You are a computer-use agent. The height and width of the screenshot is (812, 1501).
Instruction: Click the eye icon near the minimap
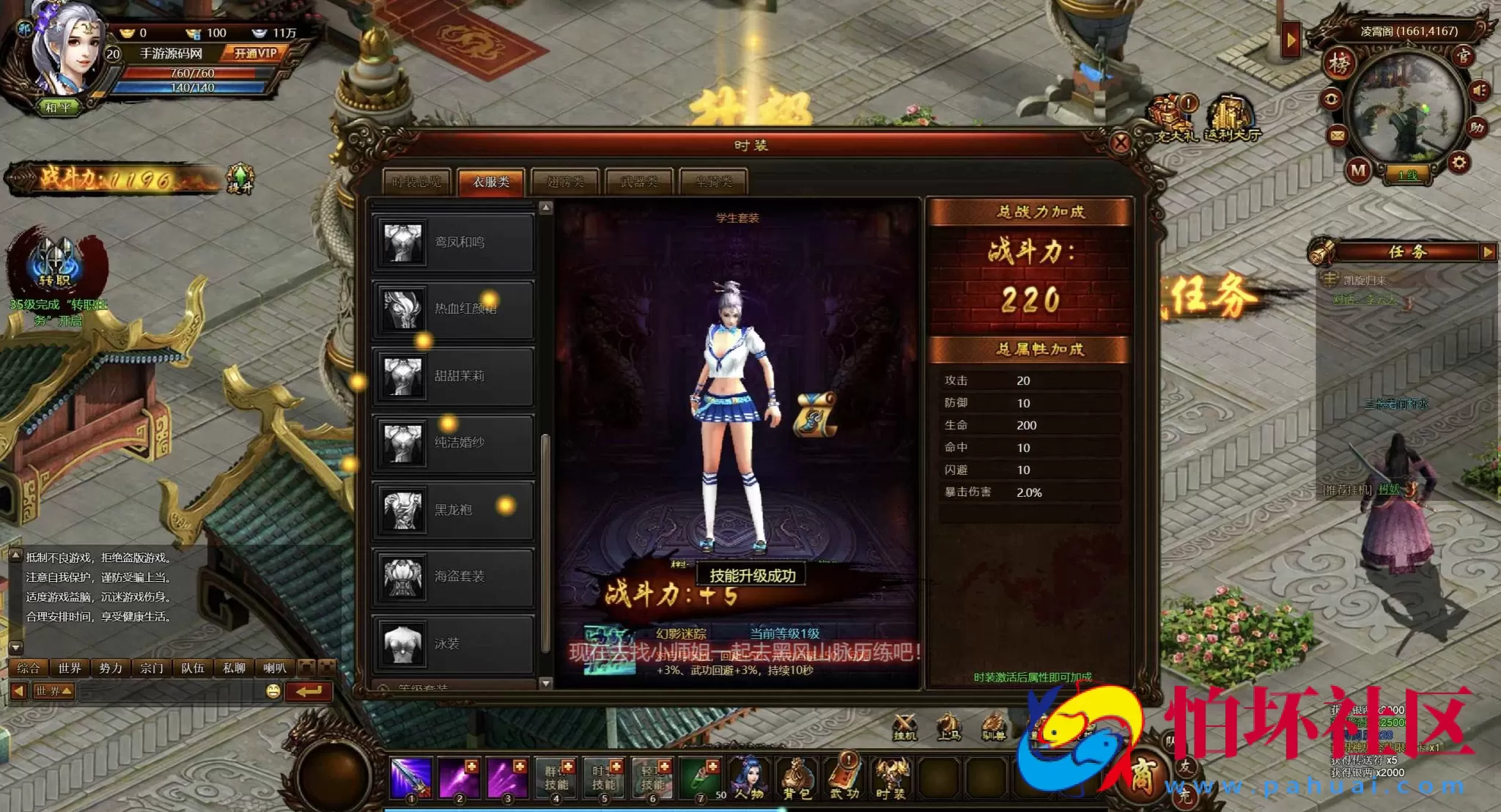point(1332,98)
